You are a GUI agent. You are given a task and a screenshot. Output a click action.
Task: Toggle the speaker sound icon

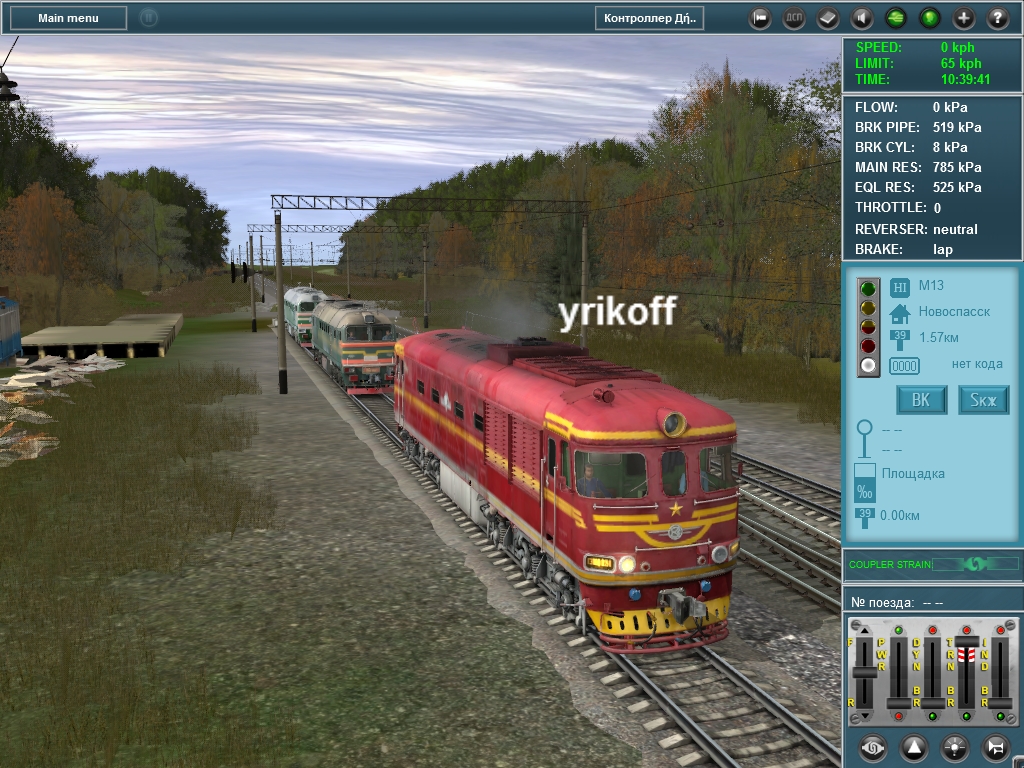pos(861,18)
